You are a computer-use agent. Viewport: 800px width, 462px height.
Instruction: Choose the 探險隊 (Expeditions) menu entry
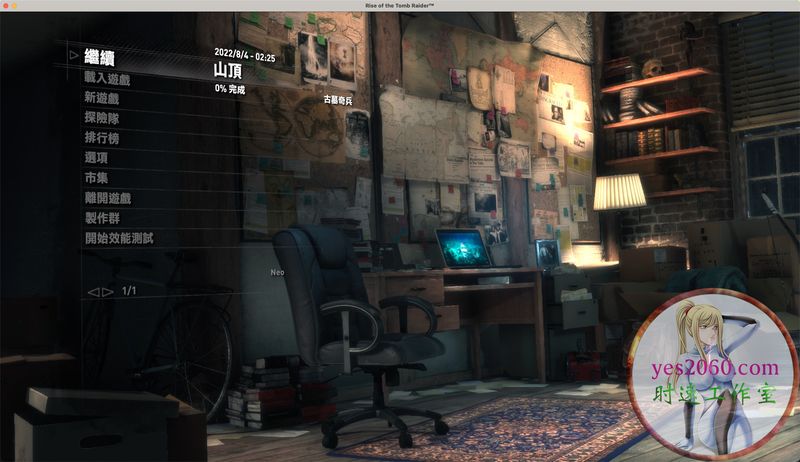click(102, 118)
